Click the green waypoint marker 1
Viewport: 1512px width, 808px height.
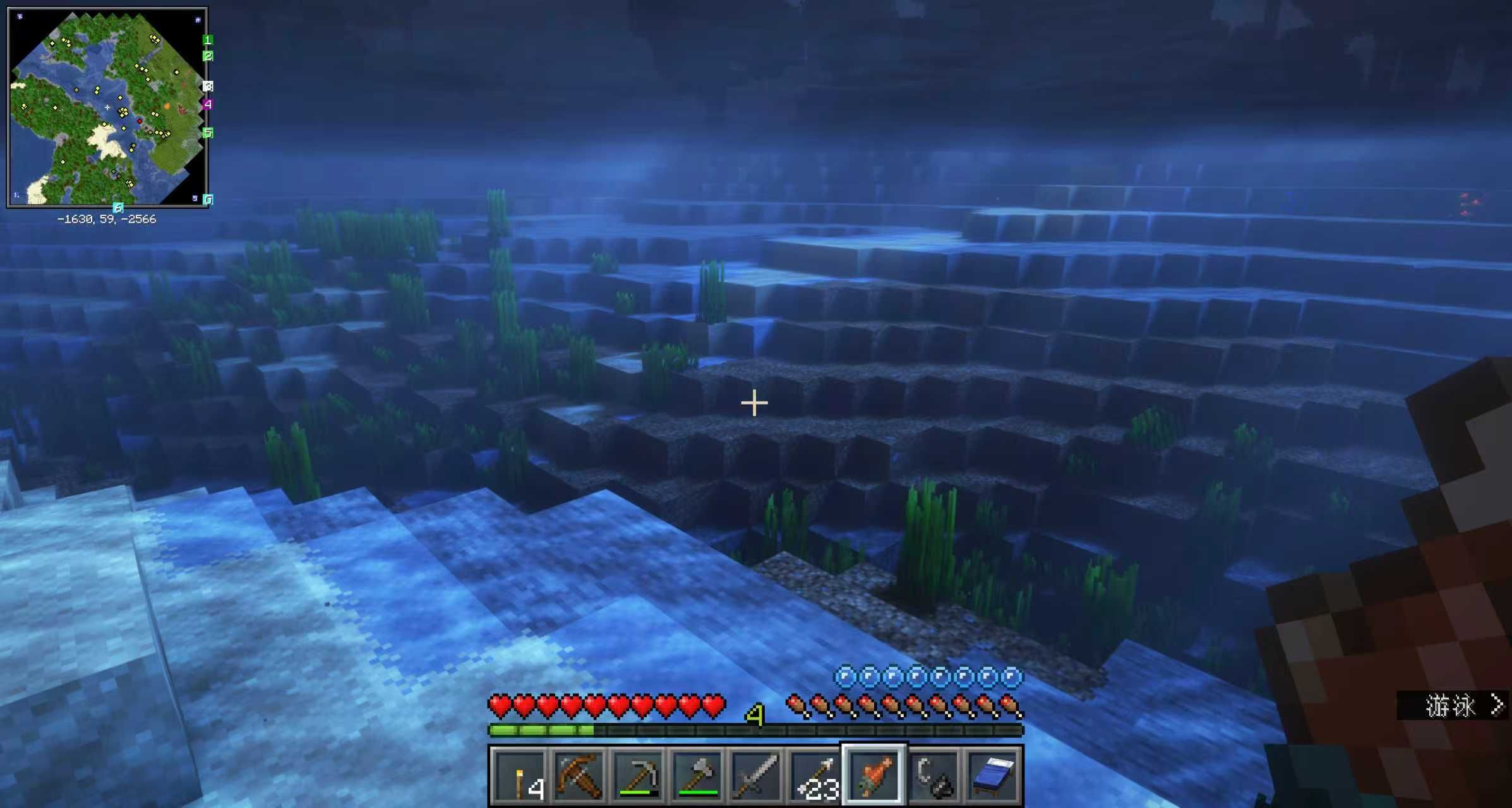pos(207,40)
